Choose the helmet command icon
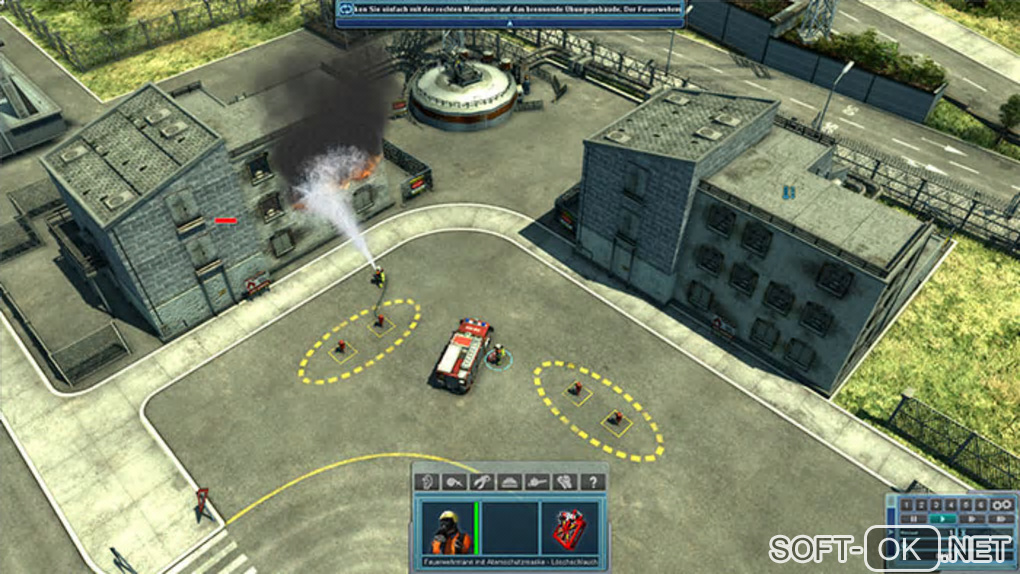 pos(509,481)
